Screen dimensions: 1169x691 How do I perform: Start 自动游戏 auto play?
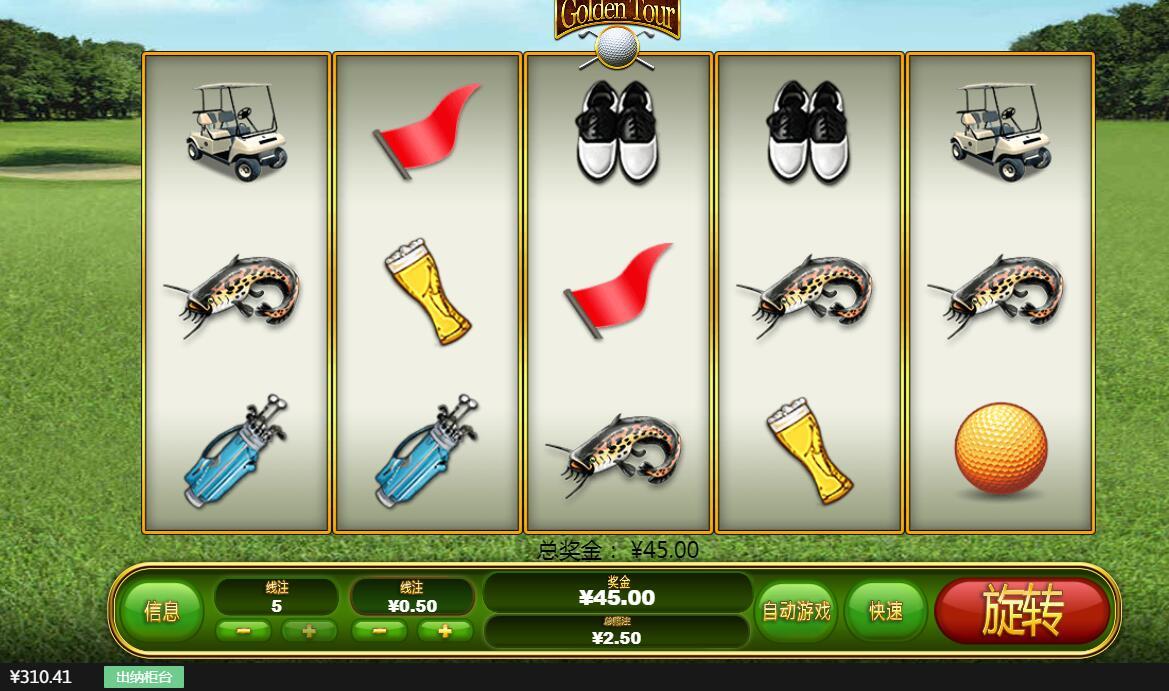point(796,611)
